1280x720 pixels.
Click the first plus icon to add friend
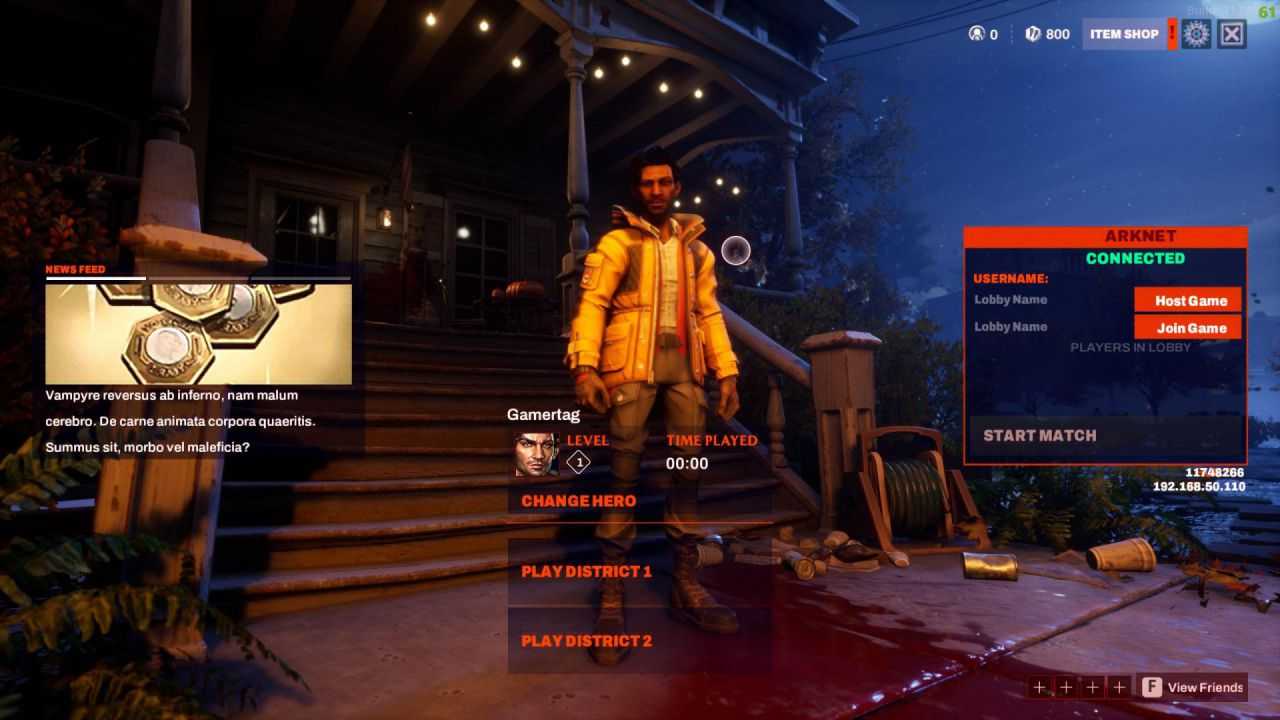pos(1039,687)
